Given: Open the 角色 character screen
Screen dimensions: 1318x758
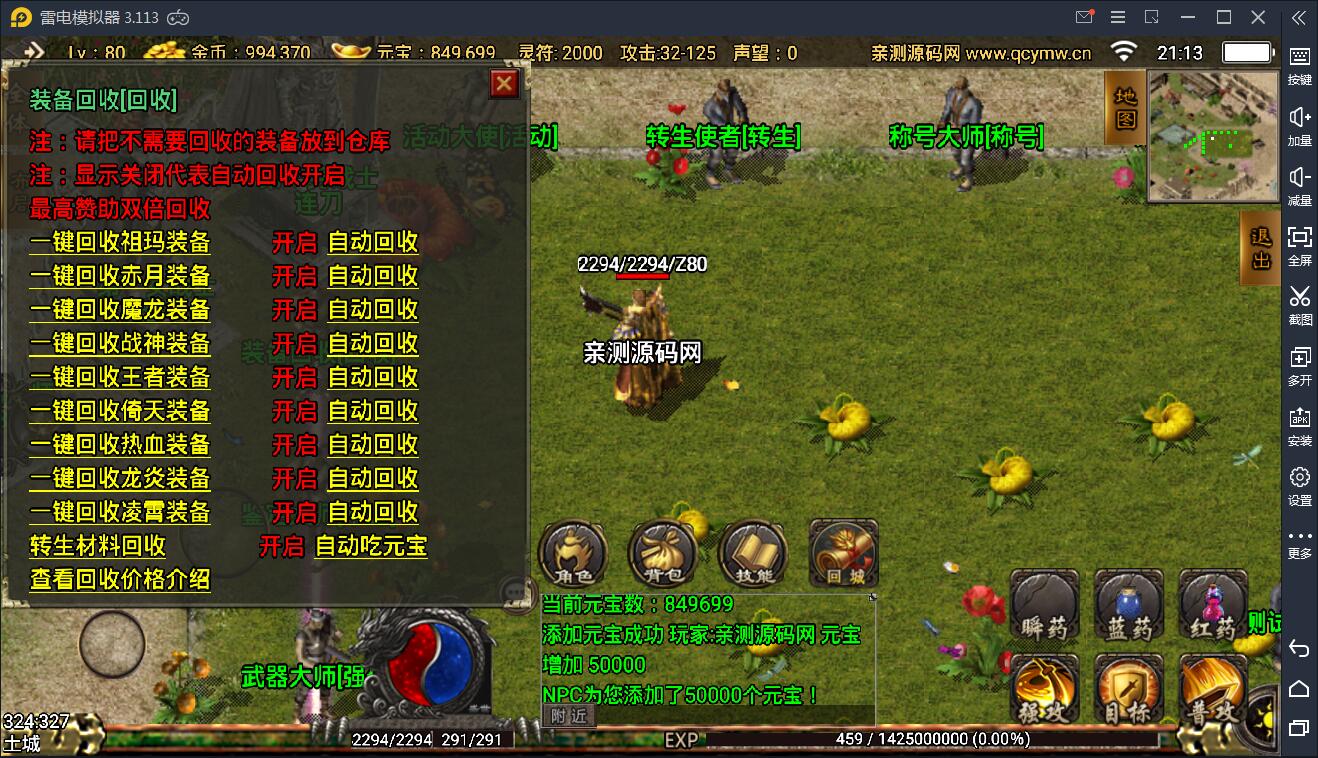Looking at the screenshot, I should point(573,553).
